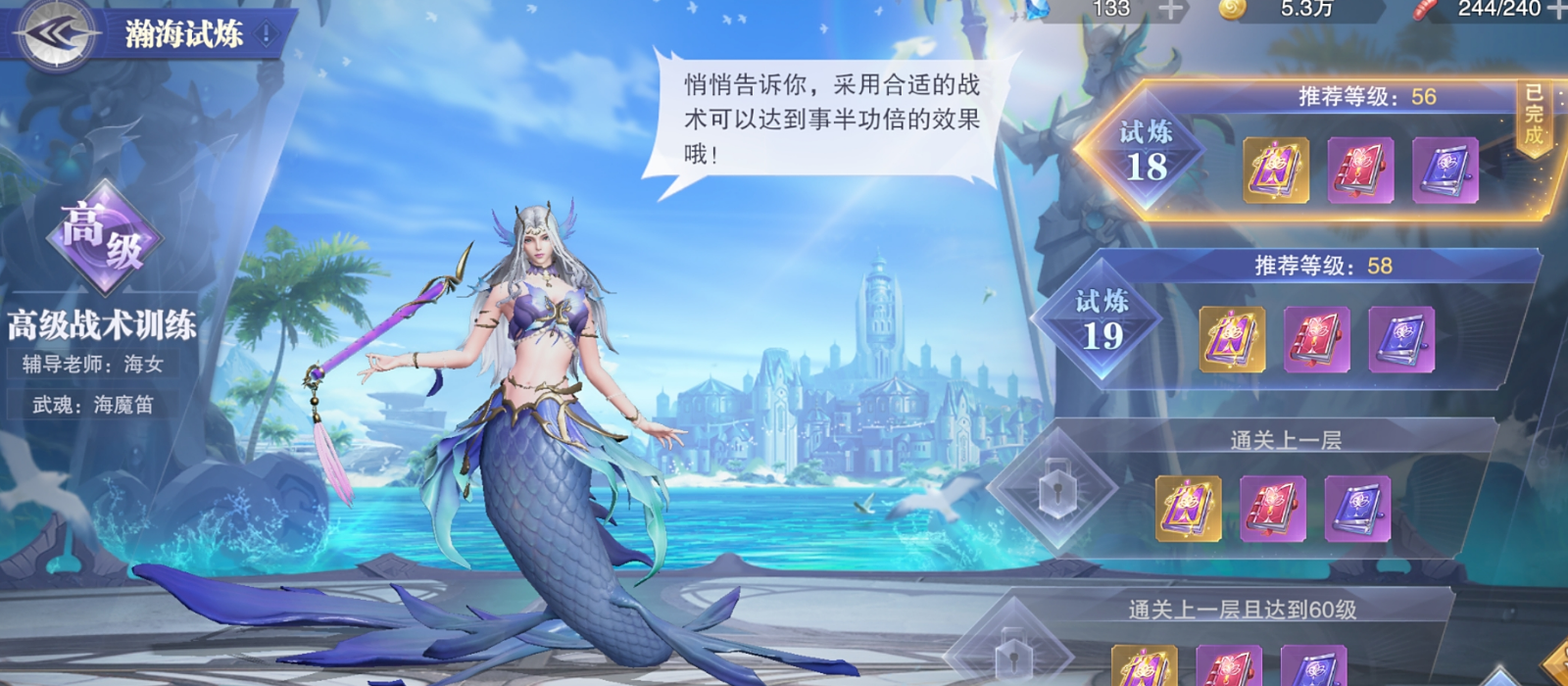
Task: Click the locked 通关上一层 stage padlock
Action: pyautogui.click(x=1055, y=486)
